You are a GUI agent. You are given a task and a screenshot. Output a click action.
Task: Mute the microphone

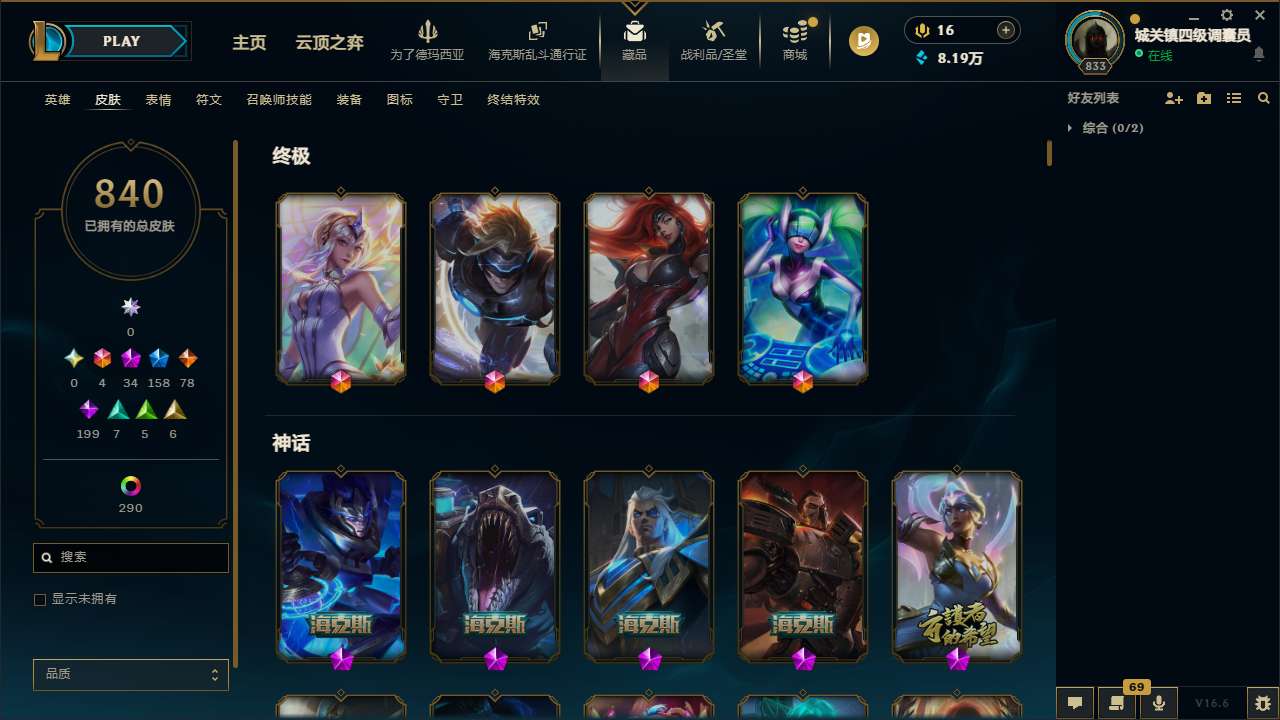[1158, 702]
